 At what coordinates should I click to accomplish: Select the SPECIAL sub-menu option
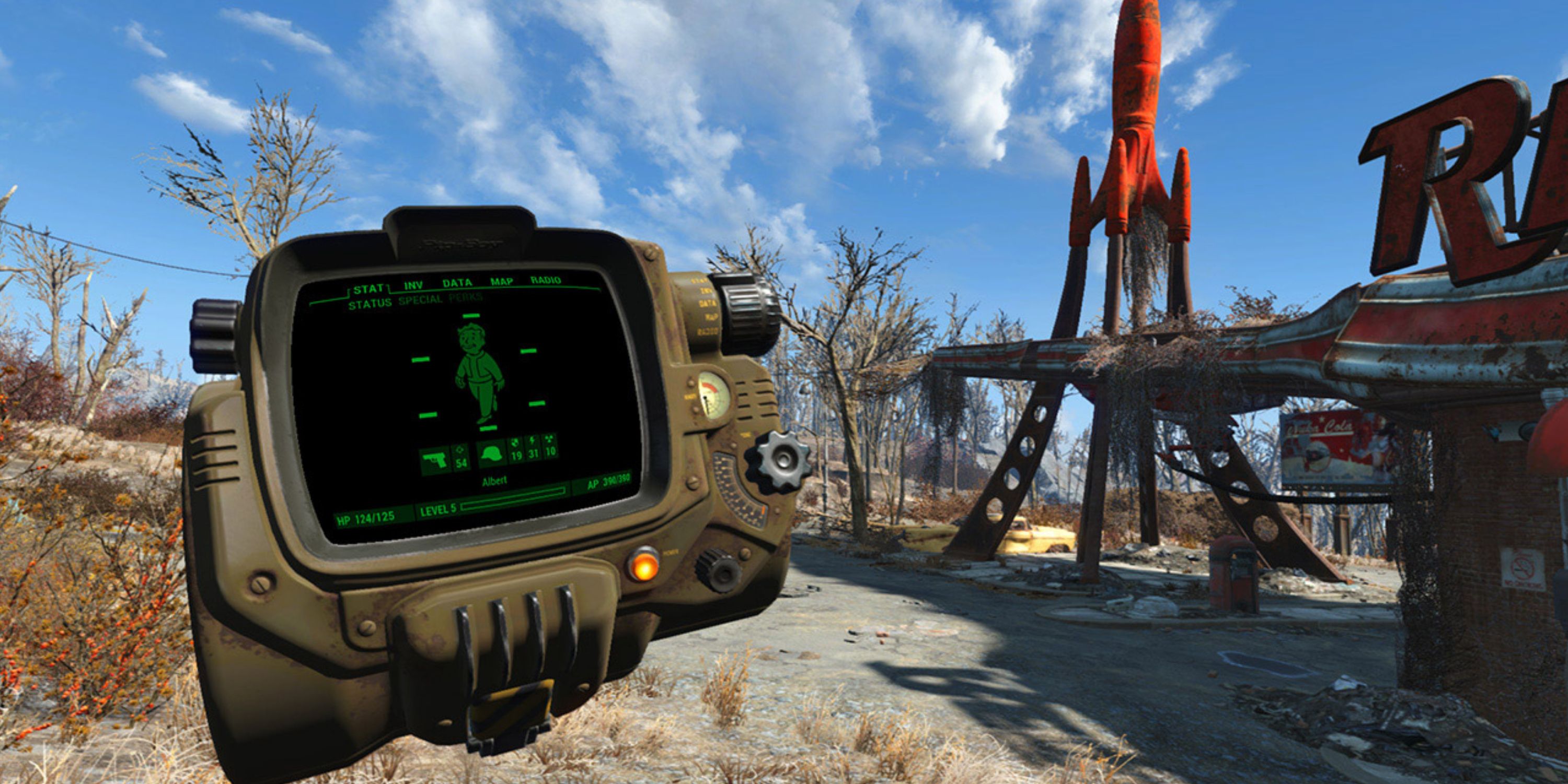pos(420,302)
